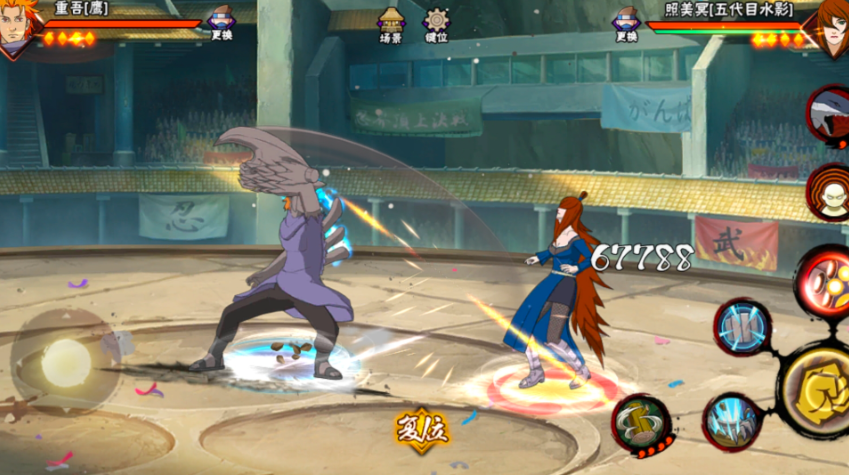Open the 场景 scene selector
The height and width of the screenshot is (475, 849).
390,24
